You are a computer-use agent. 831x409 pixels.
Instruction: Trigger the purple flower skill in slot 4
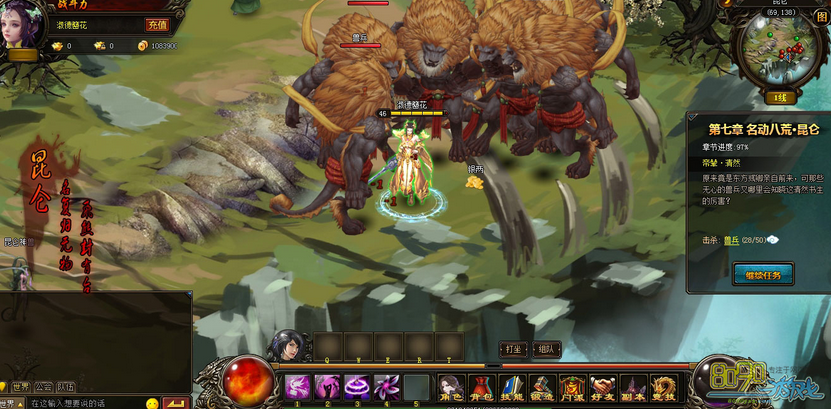pyautogui.click(x=386, y=386)
